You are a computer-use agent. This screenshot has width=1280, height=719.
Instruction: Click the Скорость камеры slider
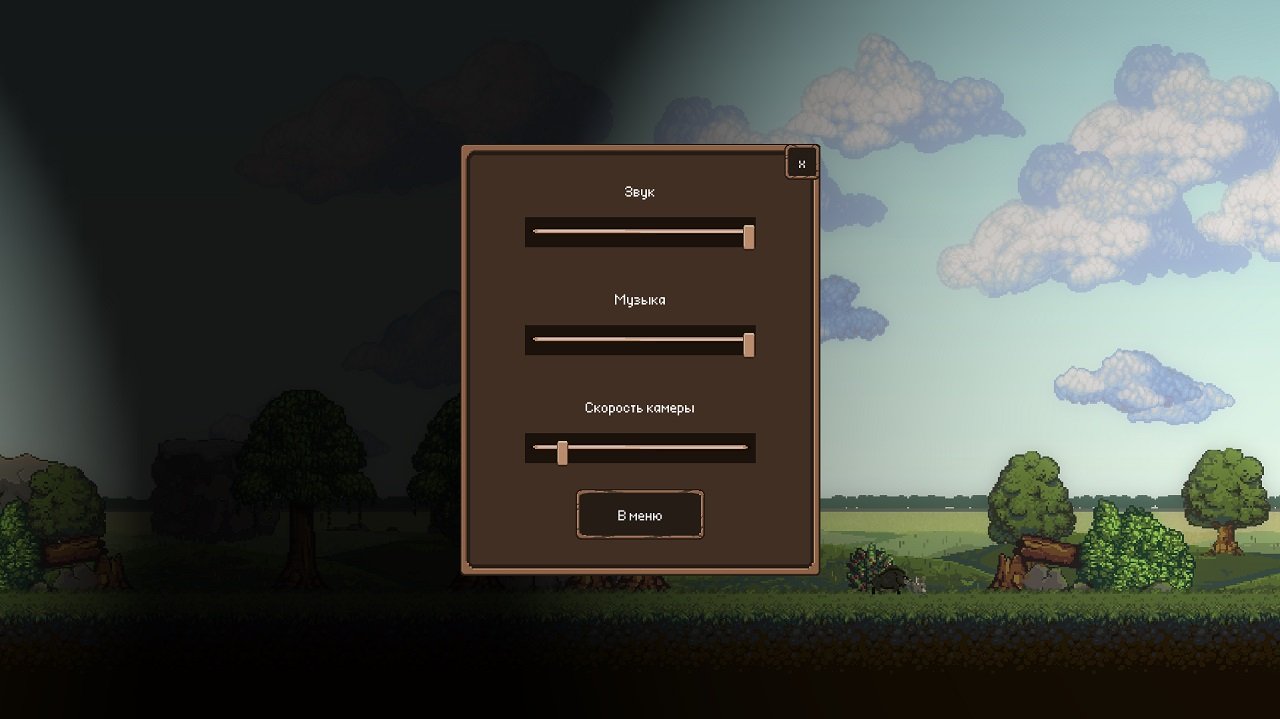tap(640, 448)
